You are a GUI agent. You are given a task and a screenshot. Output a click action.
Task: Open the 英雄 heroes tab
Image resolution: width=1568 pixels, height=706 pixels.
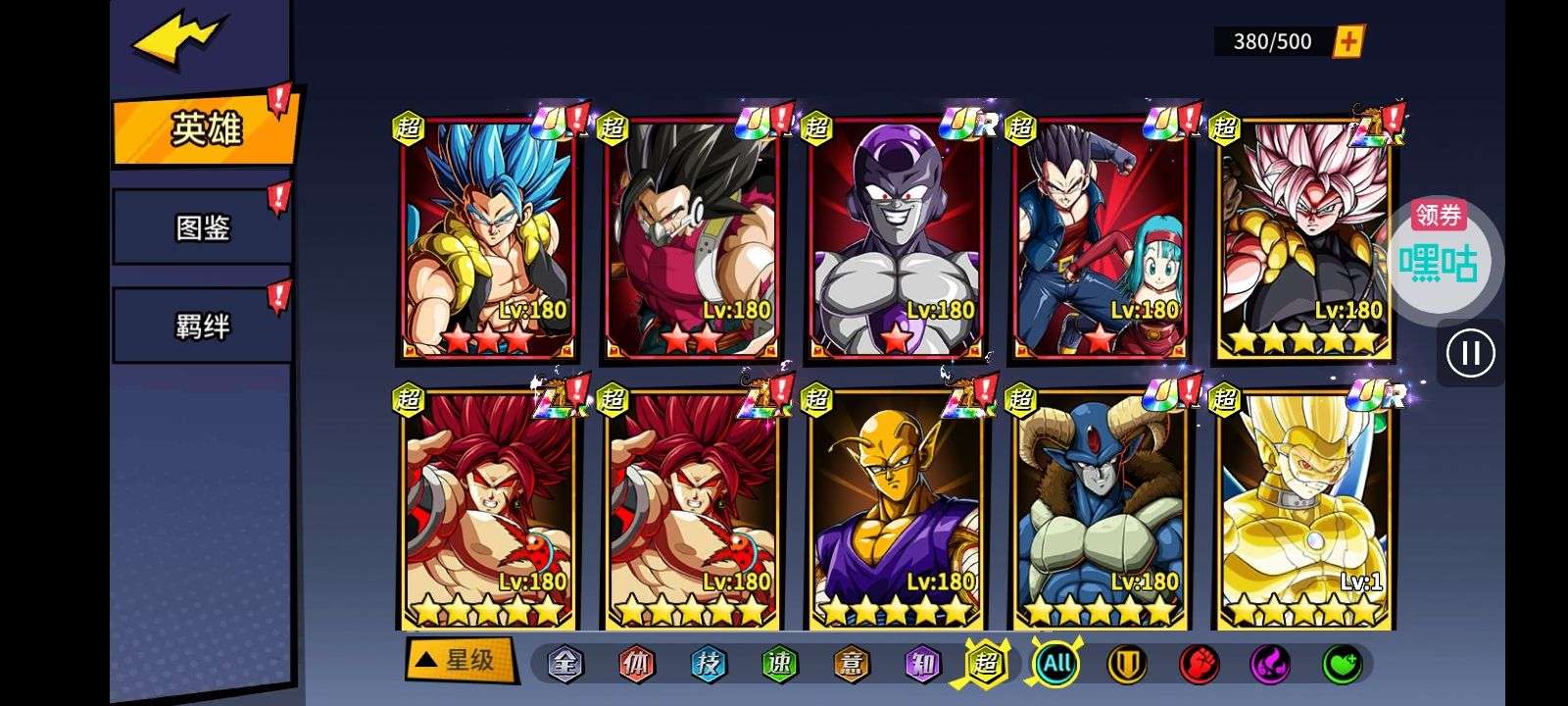click(x=205, y=128)
